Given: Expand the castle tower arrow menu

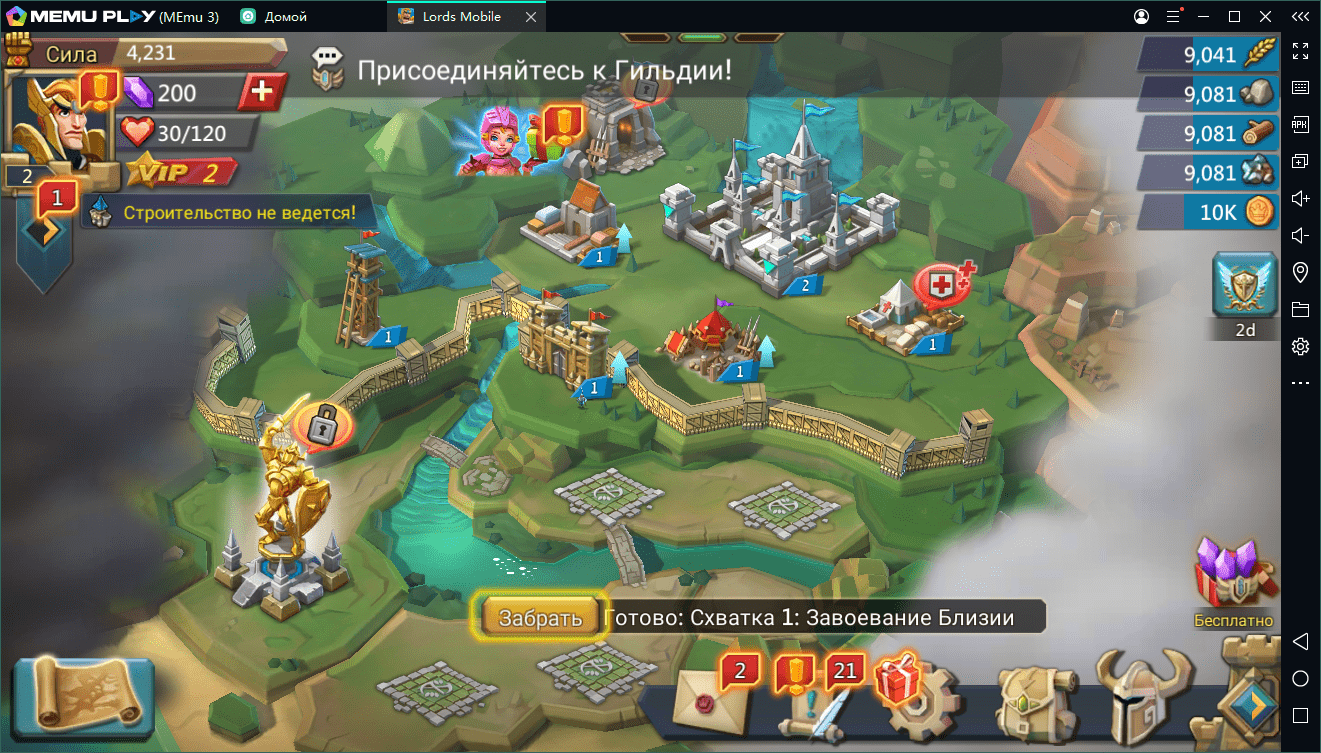Looking at the screenshot, I should click(x=1250, y=703).
